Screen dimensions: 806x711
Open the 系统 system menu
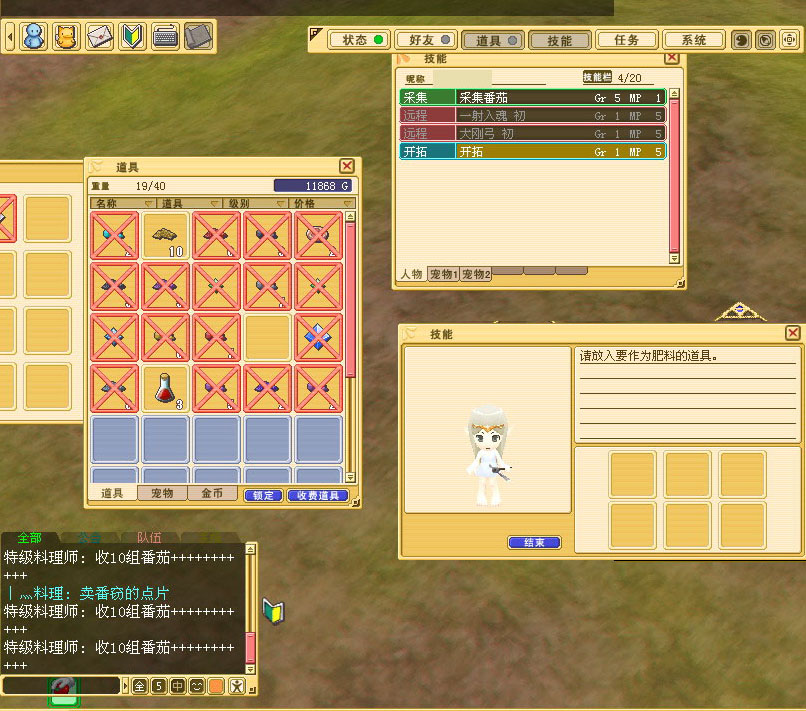pos(694,40)
